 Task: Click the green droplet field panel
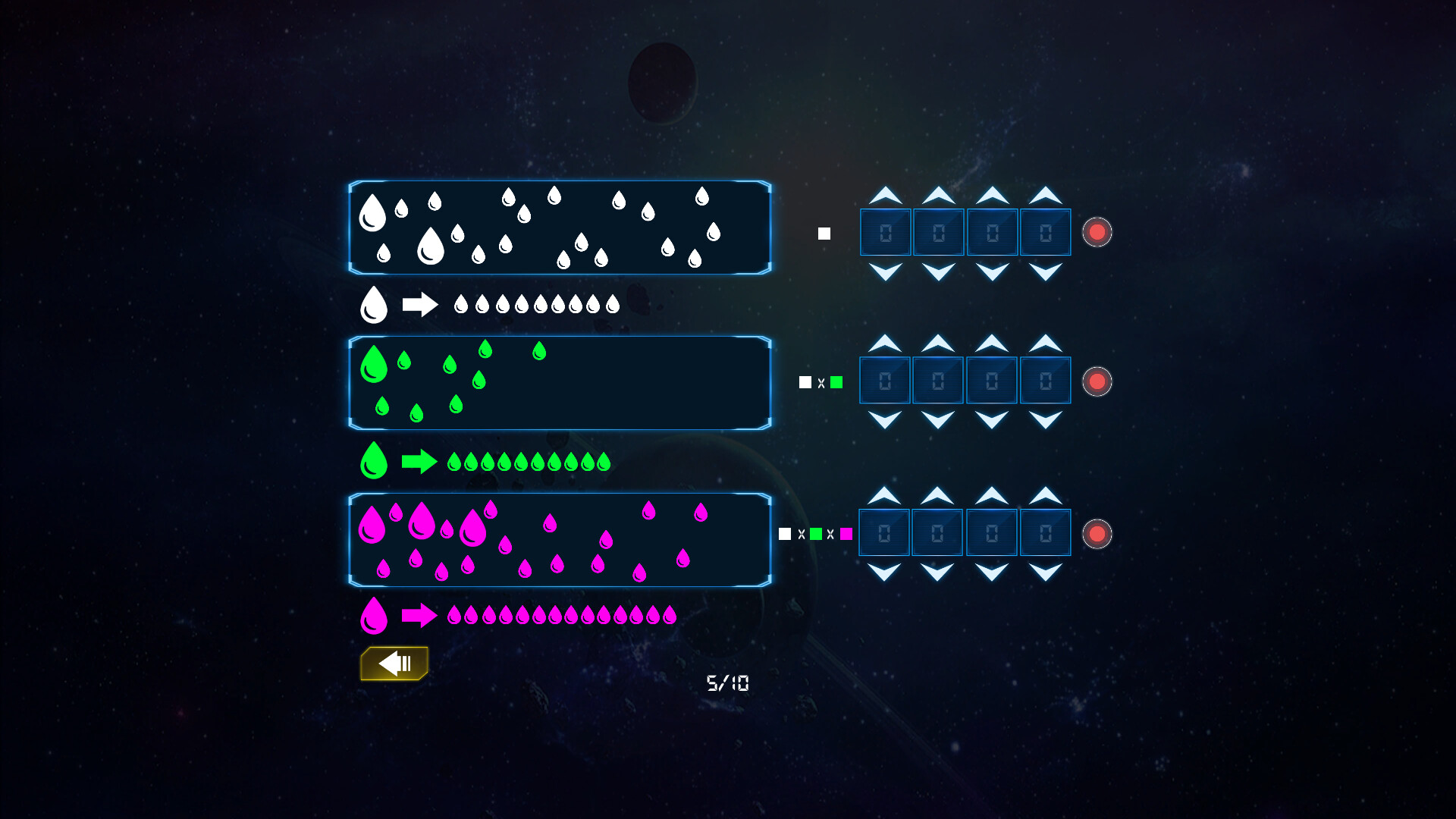click(560, 383)
